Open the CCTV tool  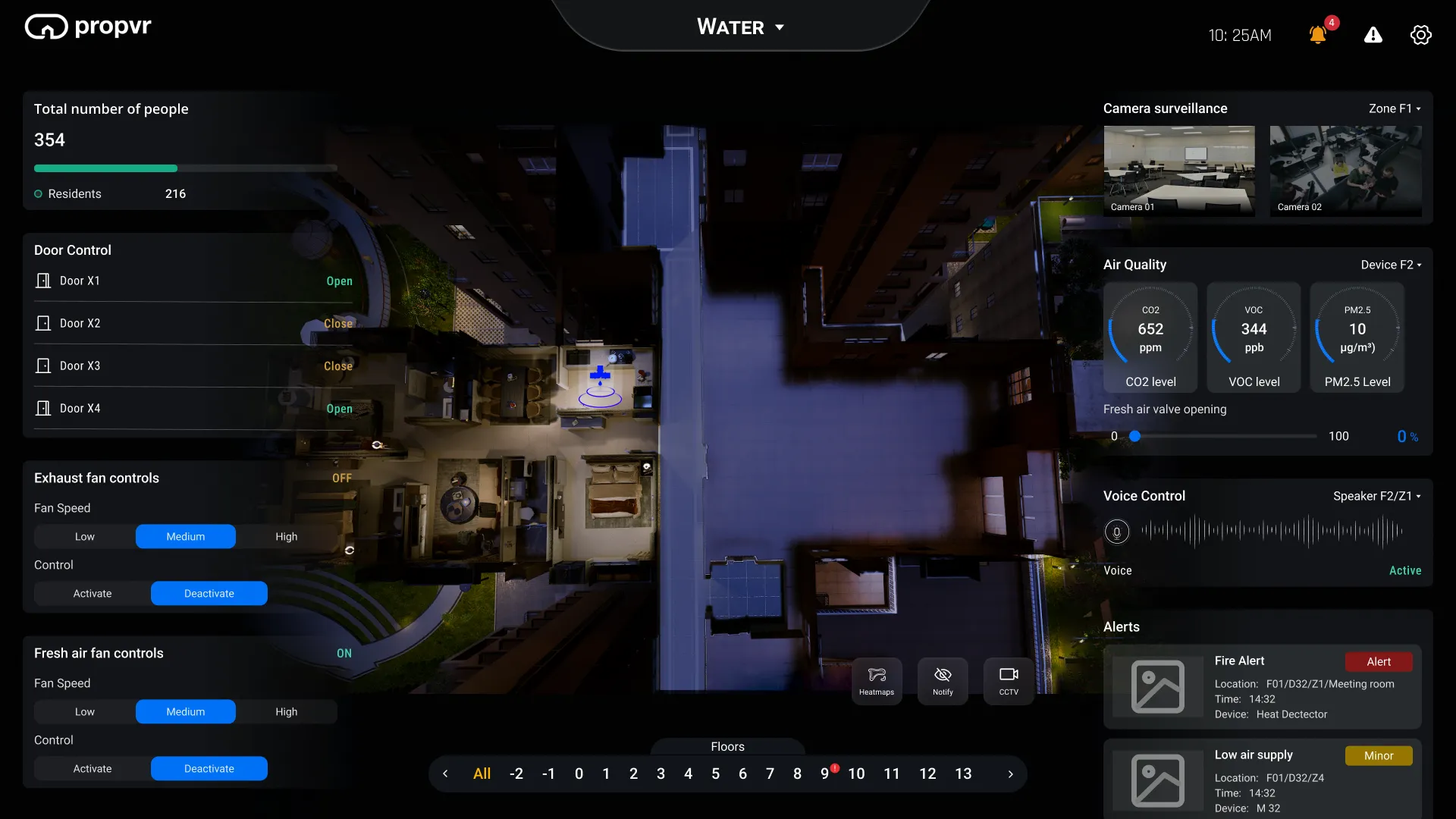[1008, 680]
